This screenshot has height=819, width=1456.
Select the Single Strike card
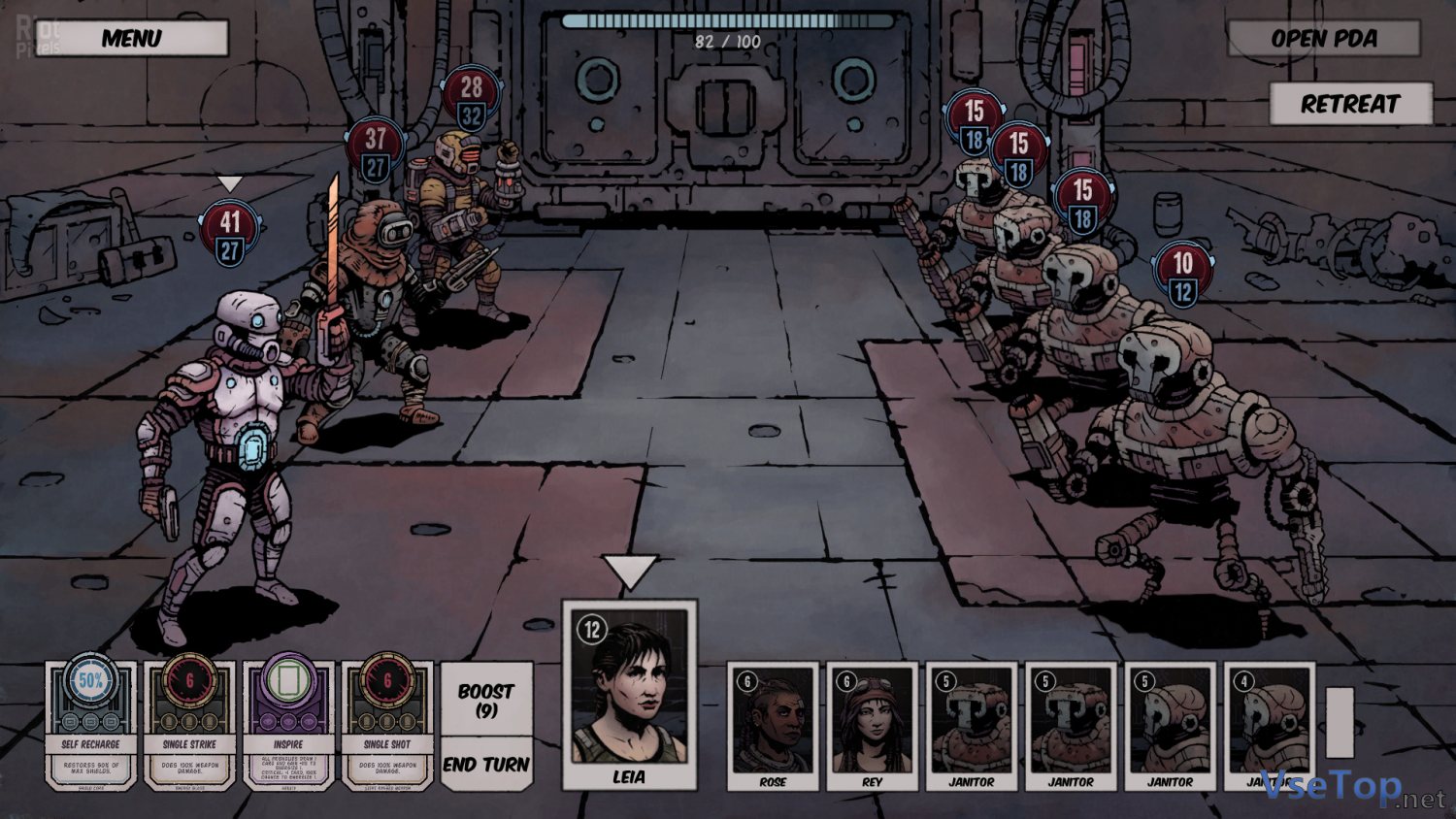click(x=190, y=723)
